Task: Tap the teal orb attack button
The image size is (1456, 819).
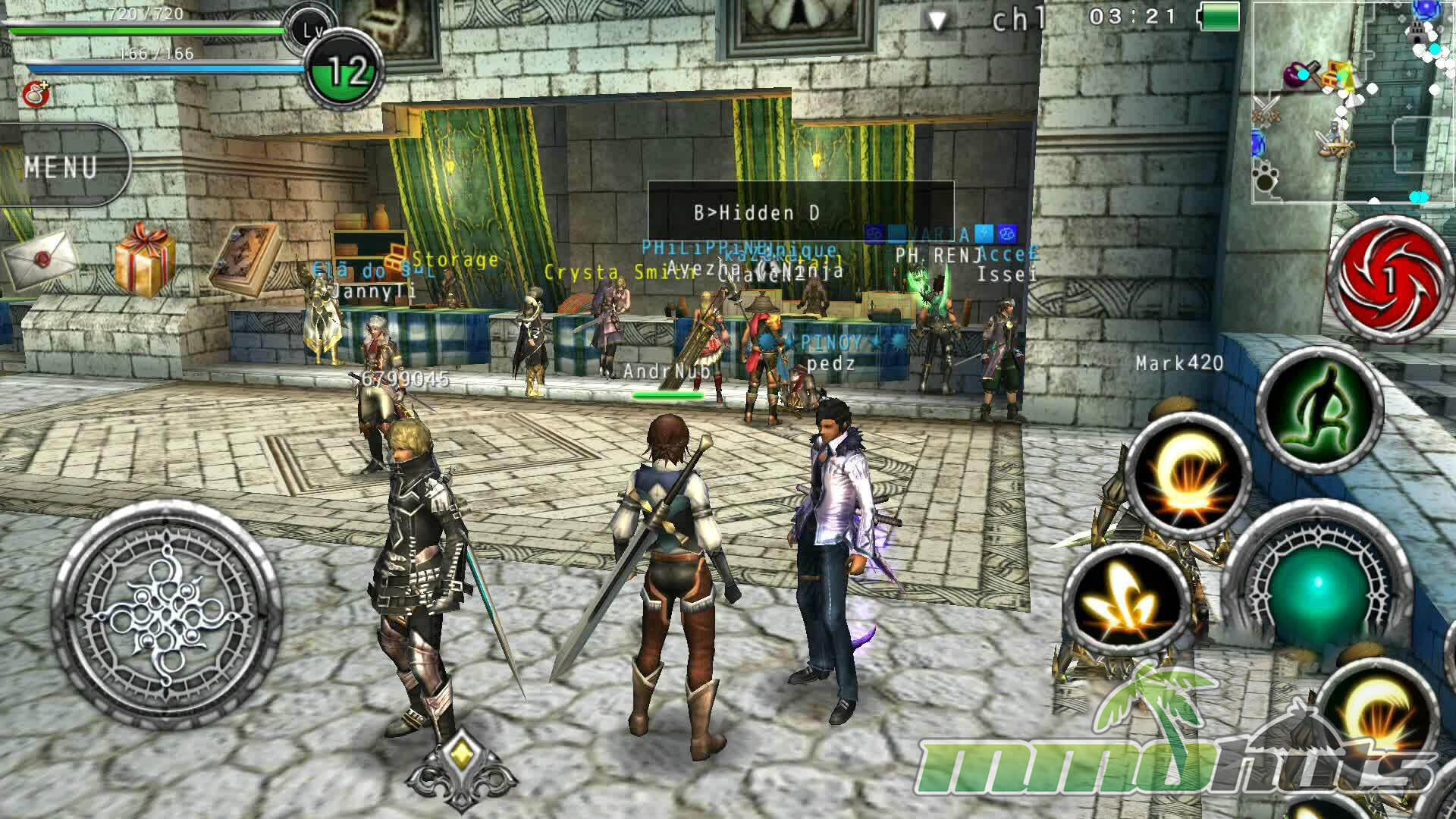Action: (1317, 584)
